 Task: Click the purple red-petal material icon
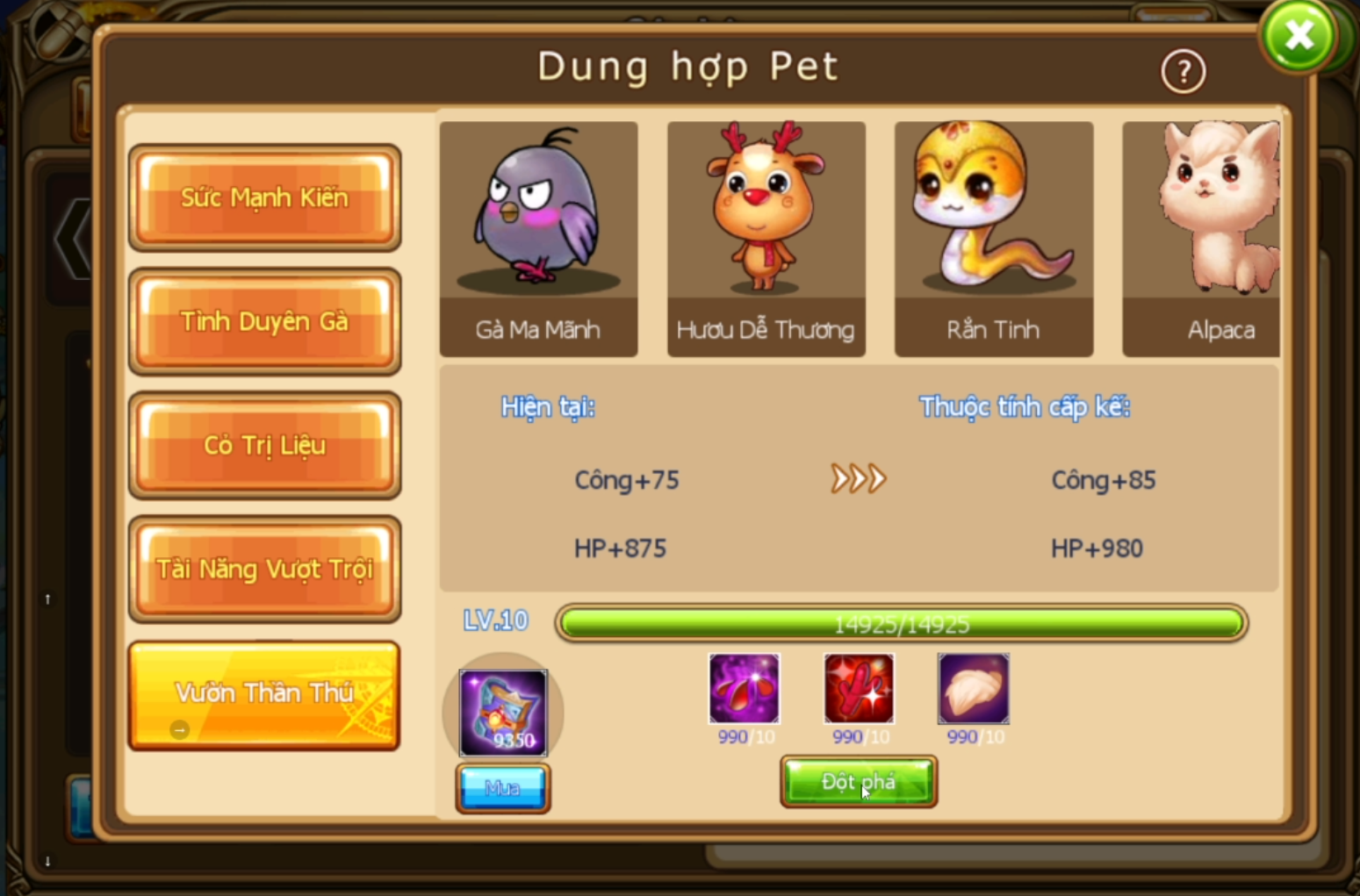pos(744,688)
